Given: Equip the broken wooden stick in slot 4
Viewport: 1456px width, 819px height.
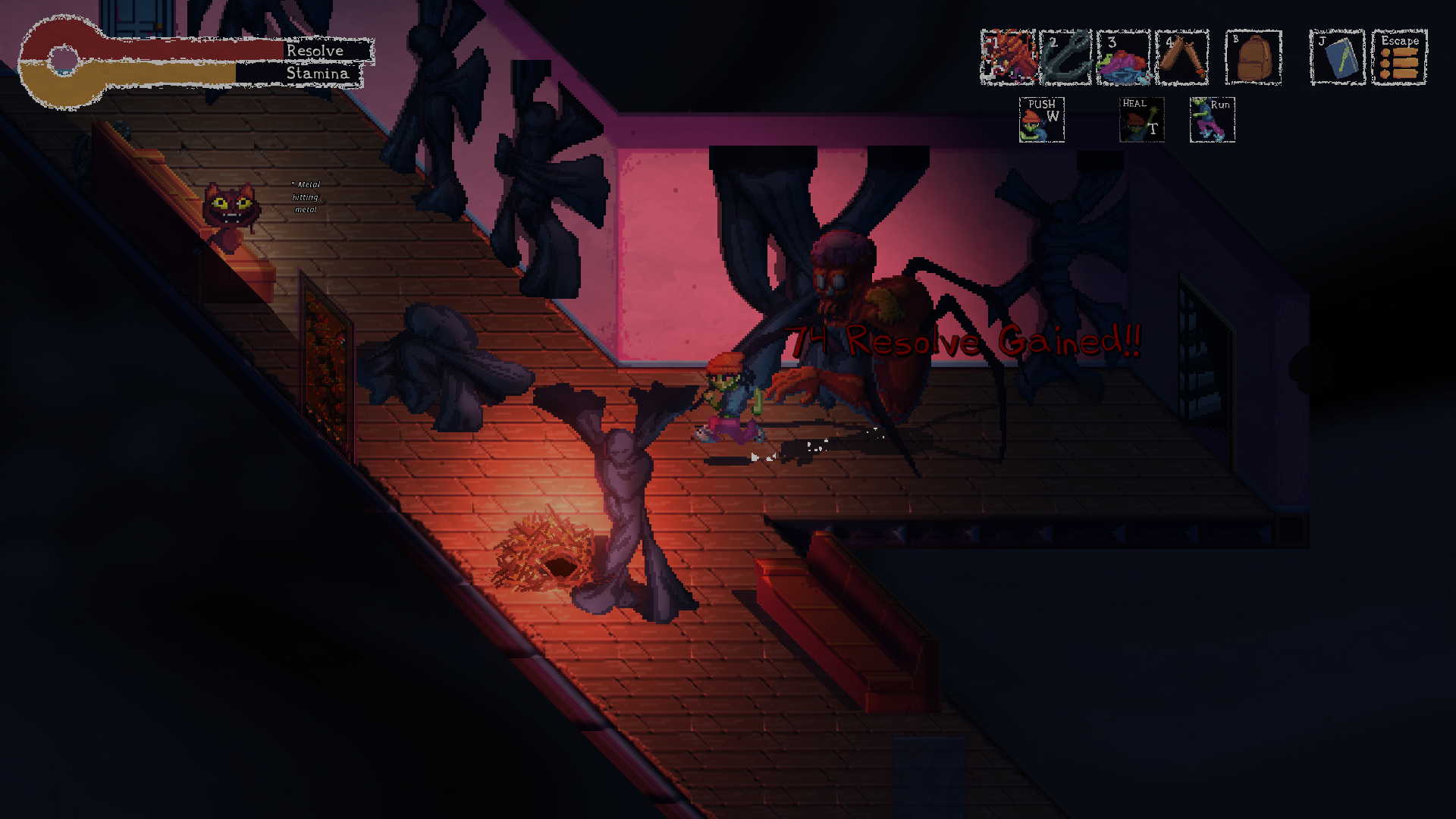Looking at the screenshot, I should pyautogui.click(x=1181, y=57).
